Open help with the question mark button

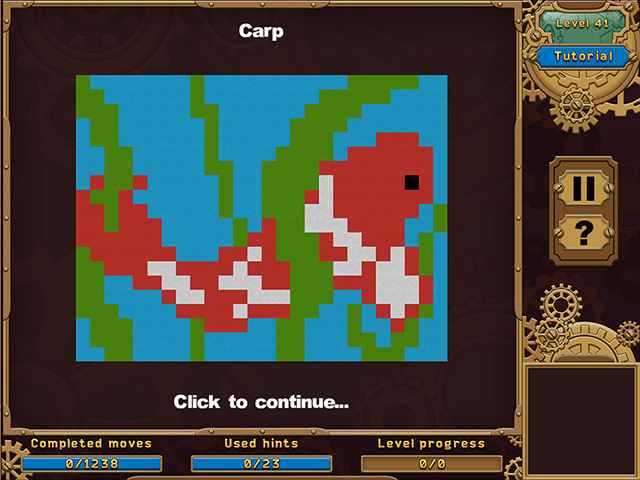(583, 233)
